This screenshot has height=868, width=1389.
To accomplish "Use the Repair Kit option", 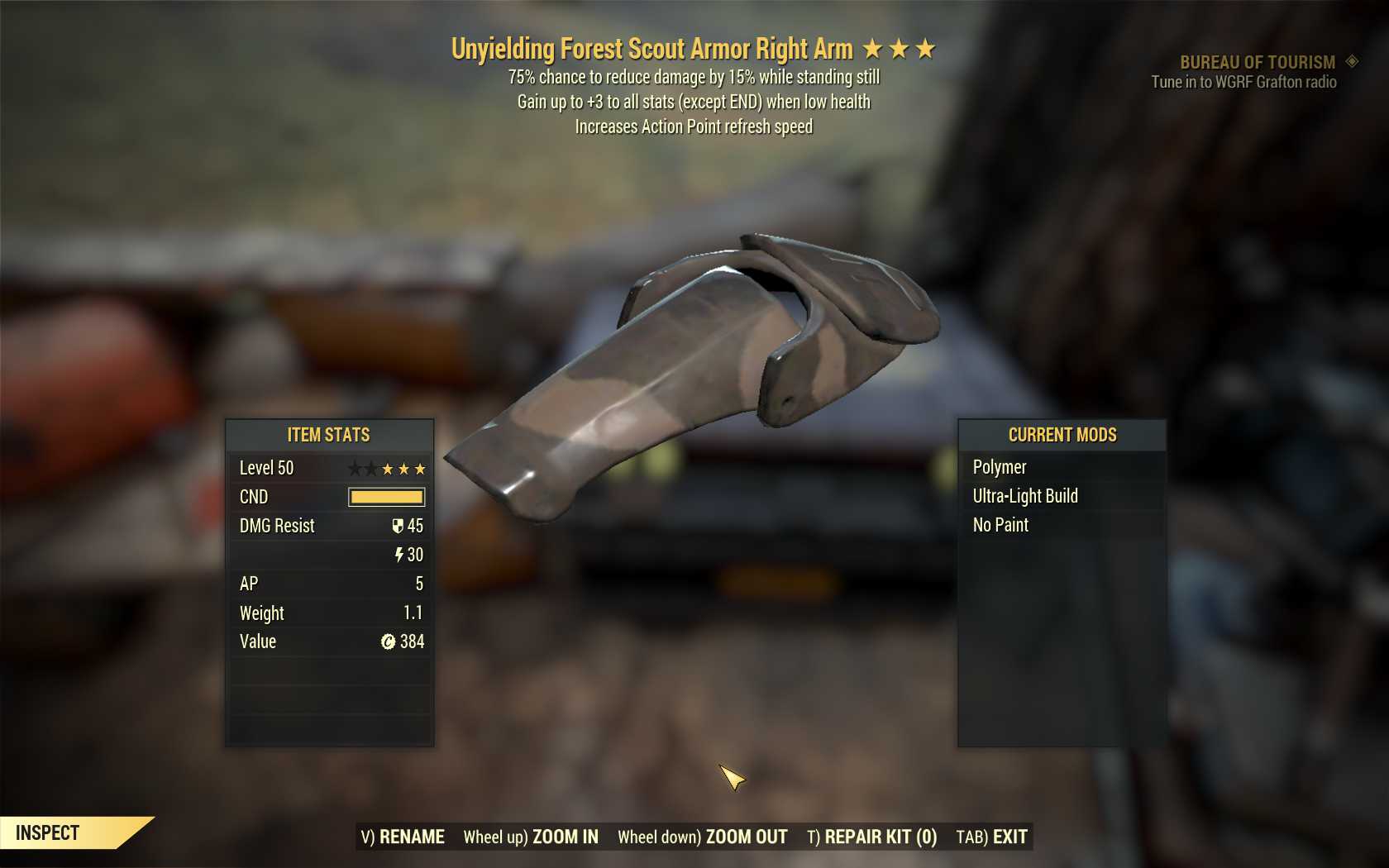I will pos(871,837).
